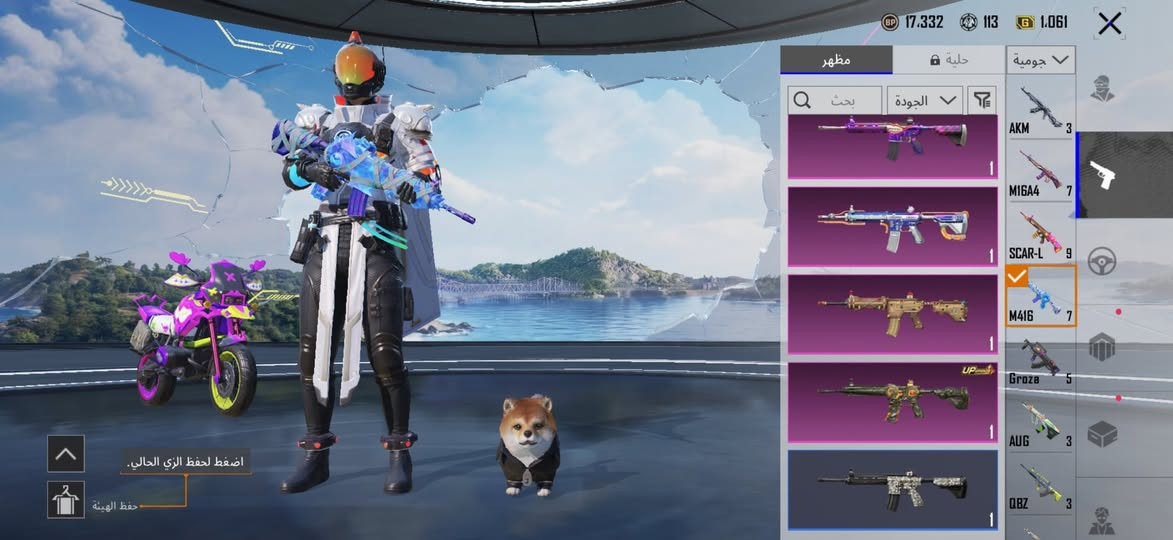Close the inventory with the X button

pos(1109,24)
